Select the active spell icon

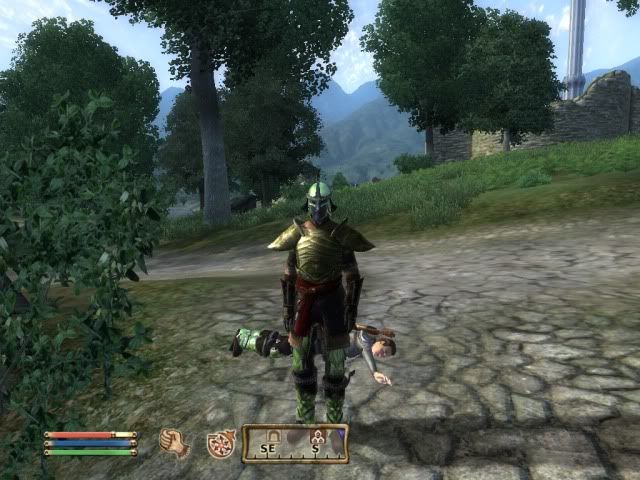(220, 443)
